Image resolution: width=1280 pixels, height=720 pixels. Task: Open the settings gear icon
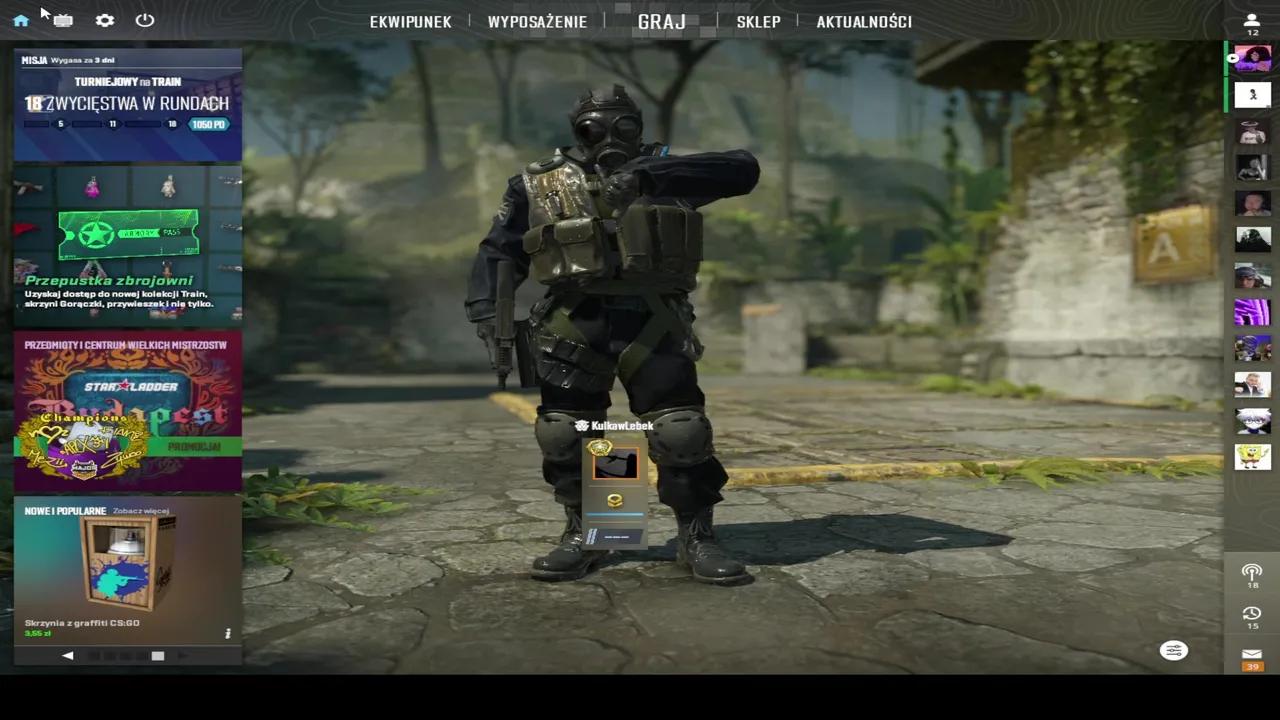tap(104, 20)
